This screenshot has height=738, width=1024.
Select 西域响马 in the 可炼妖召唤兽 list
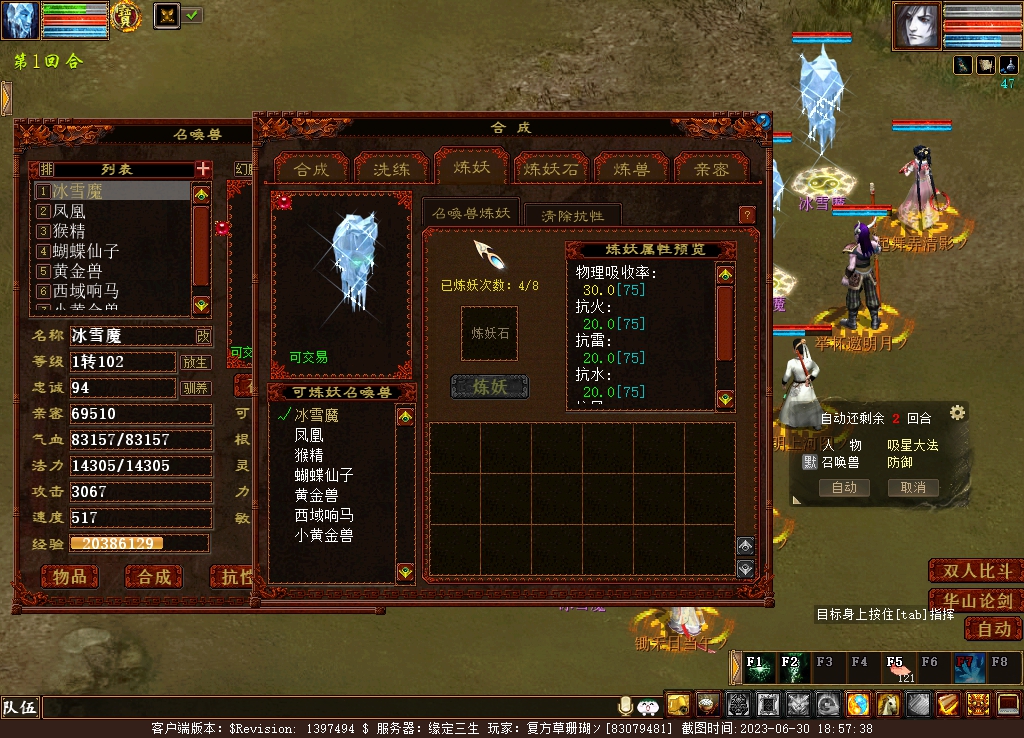coord(324,515)
